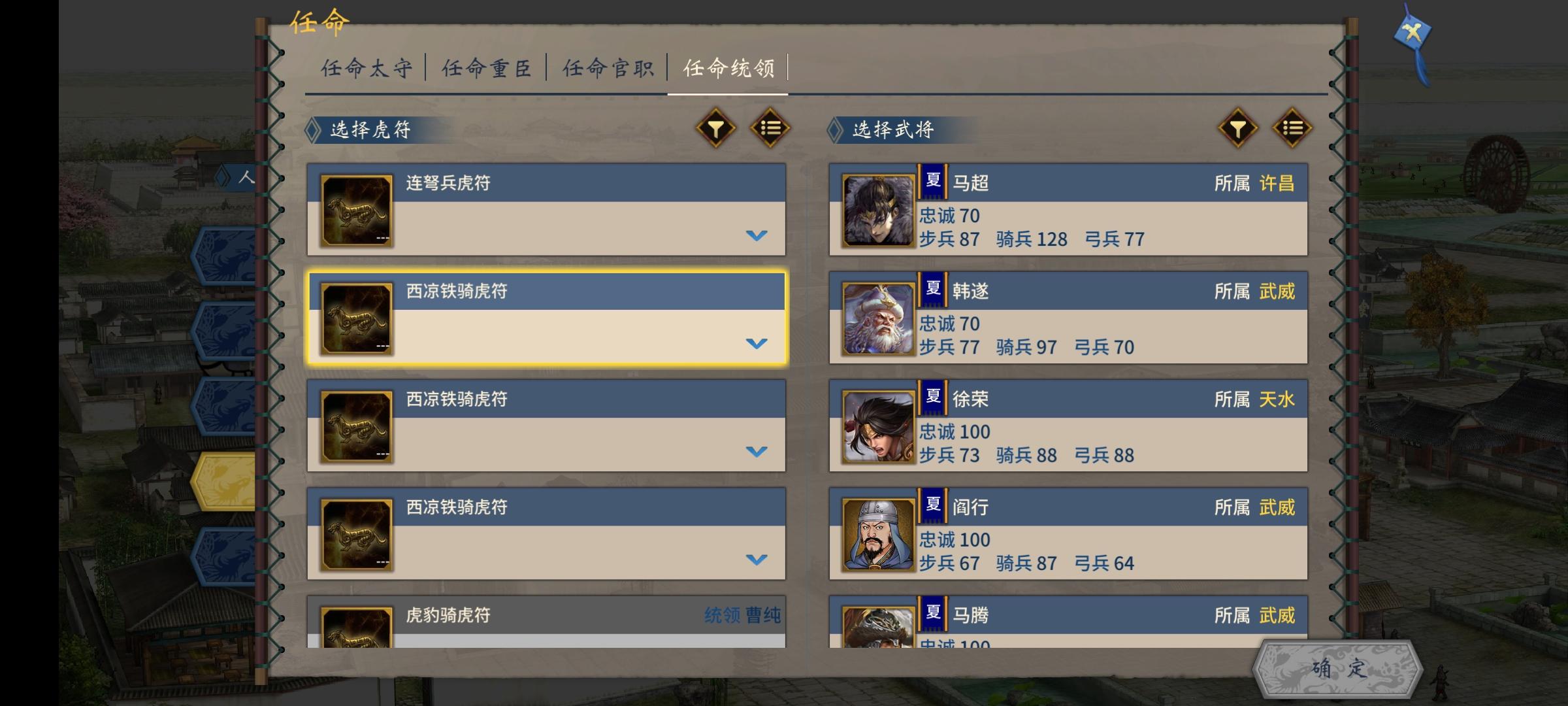Open the 任命官职 tab
This screenshot has height=706, width=1568.
pos(609,67)
